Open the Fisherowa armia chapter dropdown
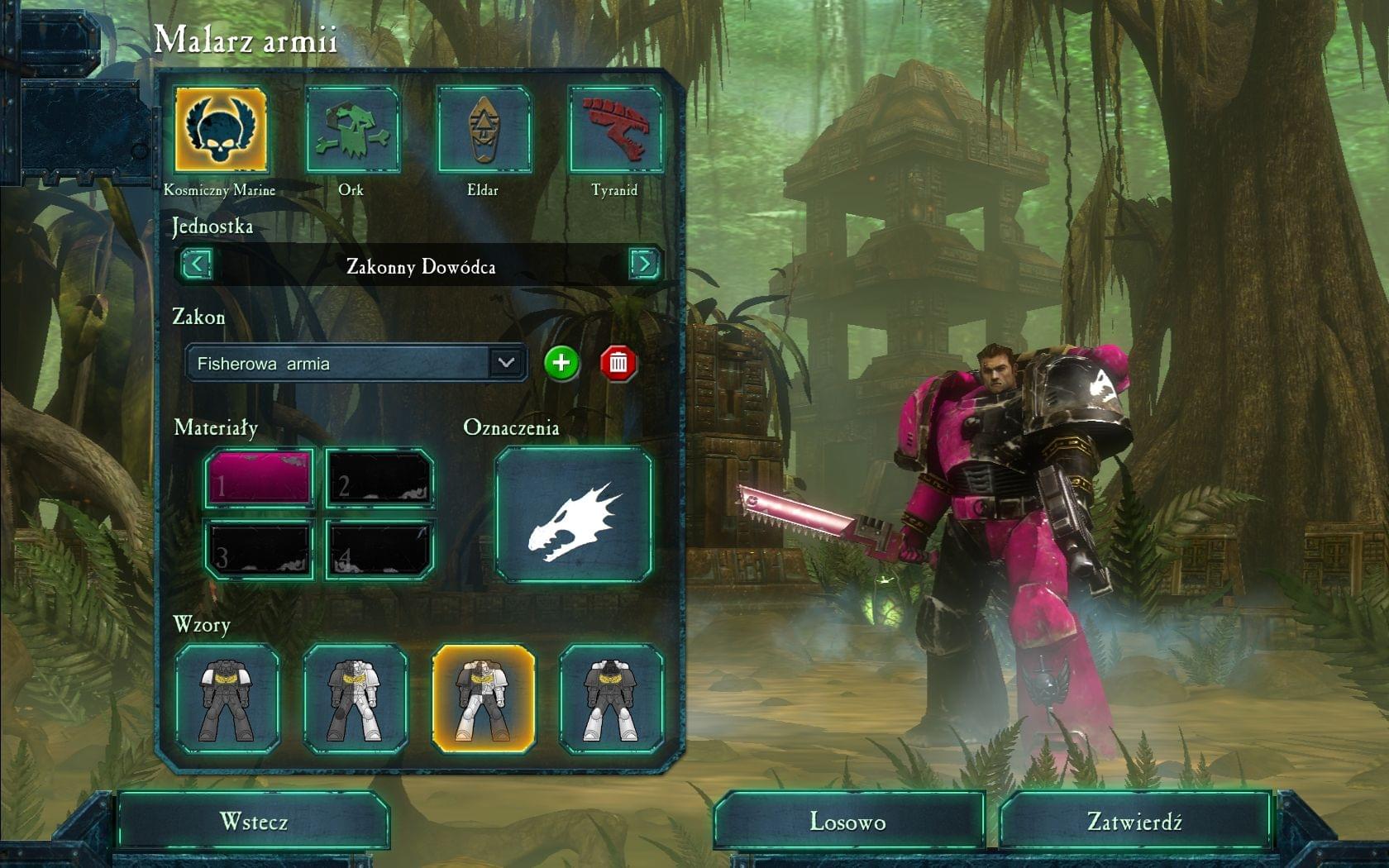Viewport: 1389px width, 868px height. 505,363
